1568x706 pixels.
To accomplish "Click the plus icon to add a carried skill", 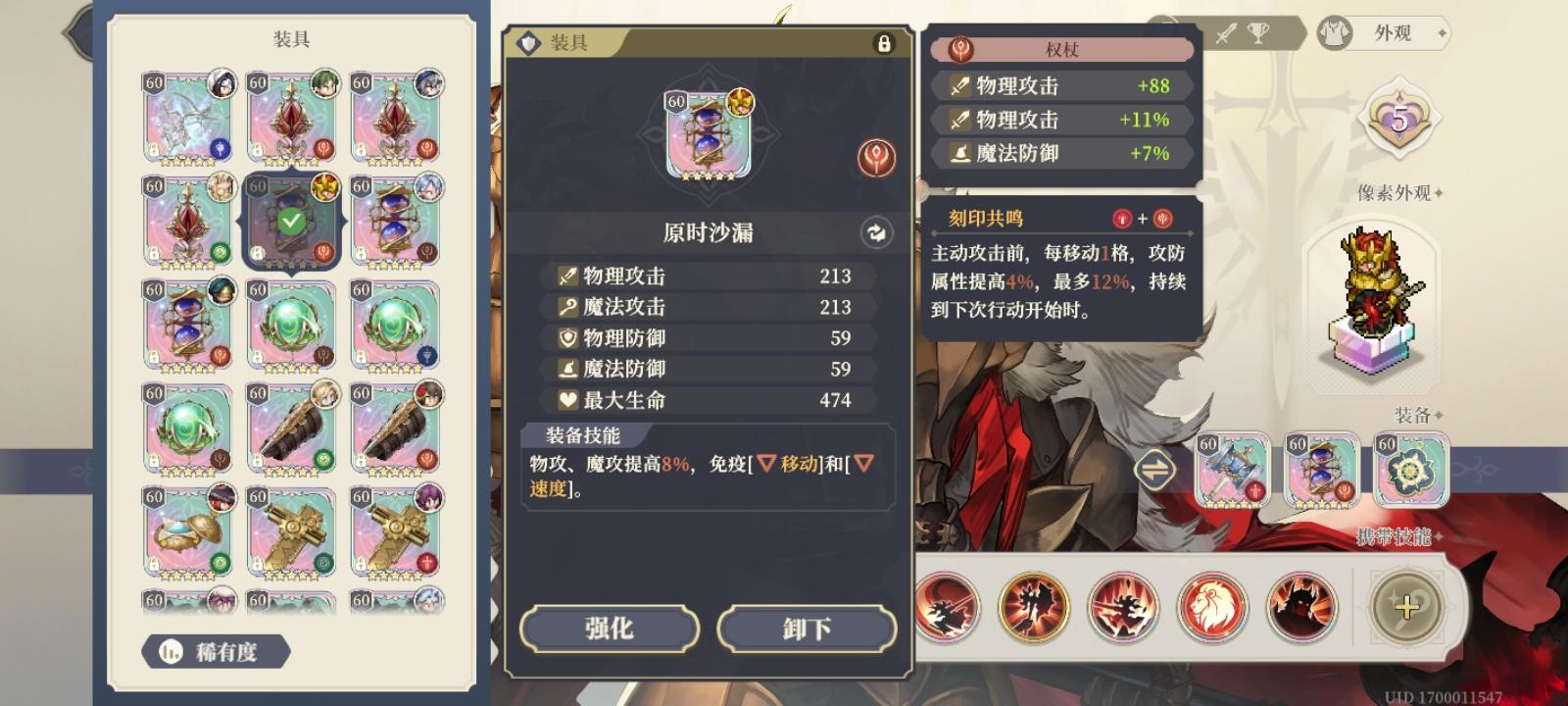I will pyautogui.click(x=1407, y=607).
